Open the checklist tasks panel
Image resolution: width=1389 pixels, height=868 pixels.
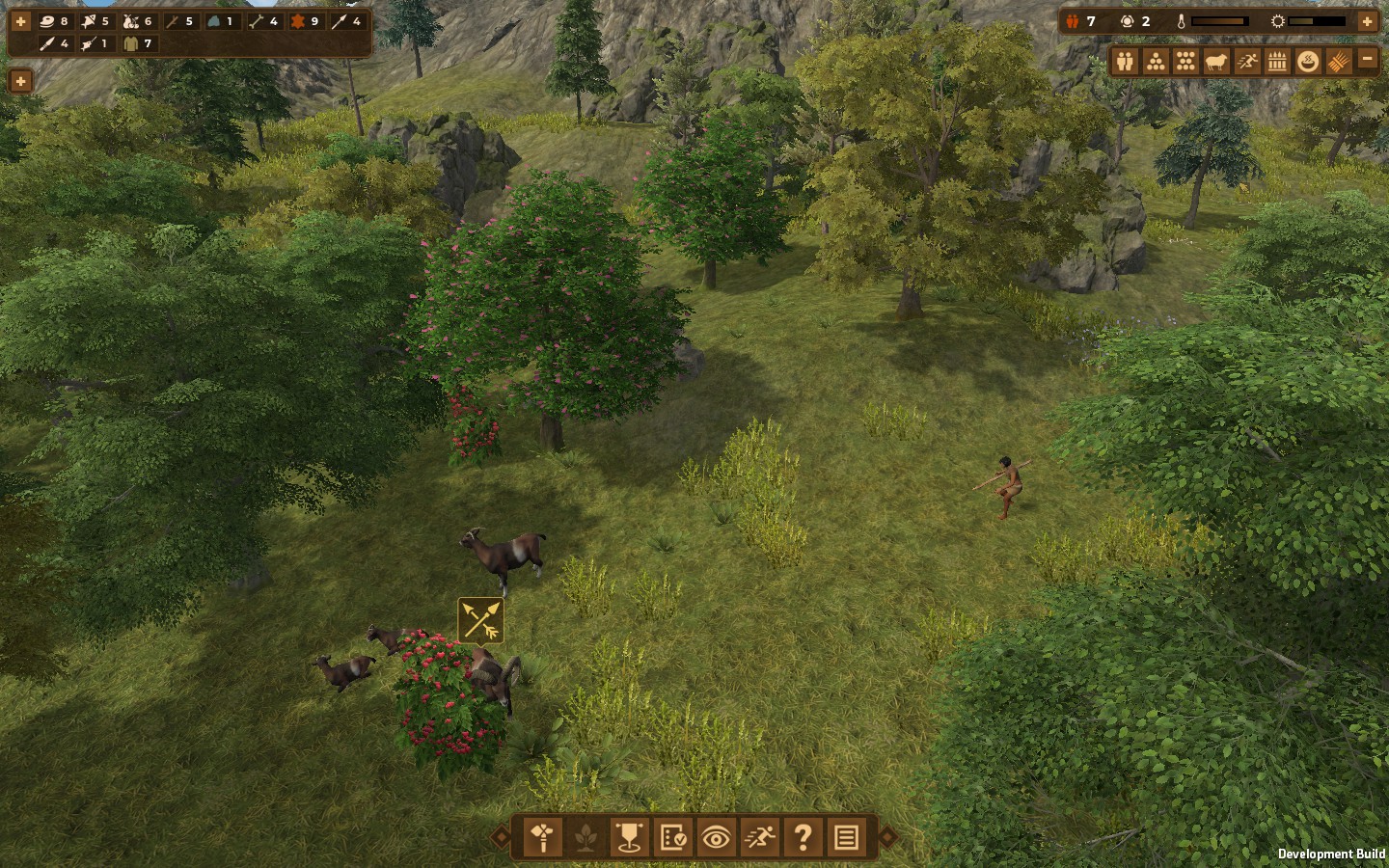[x=672, y=837]
